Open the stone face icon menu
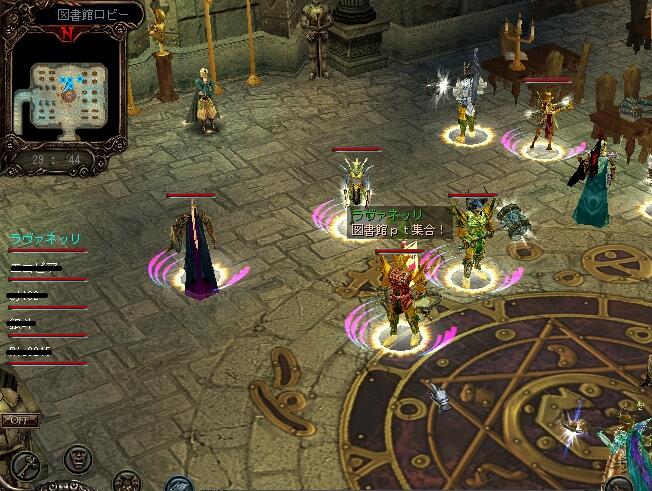The image size is (652, 491). point(76,459)
